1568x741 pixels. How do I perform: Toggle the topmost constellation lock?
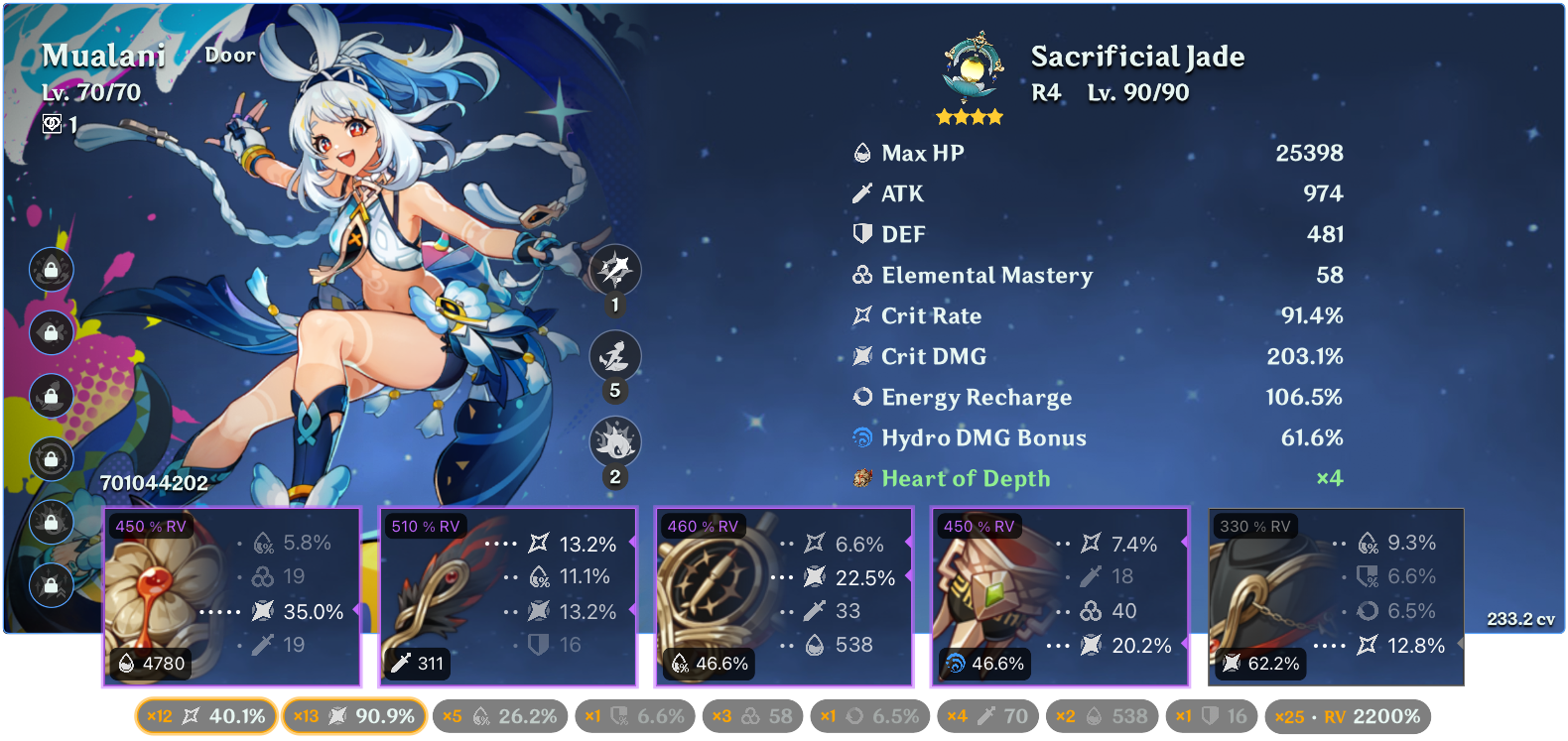coord(50,271)
